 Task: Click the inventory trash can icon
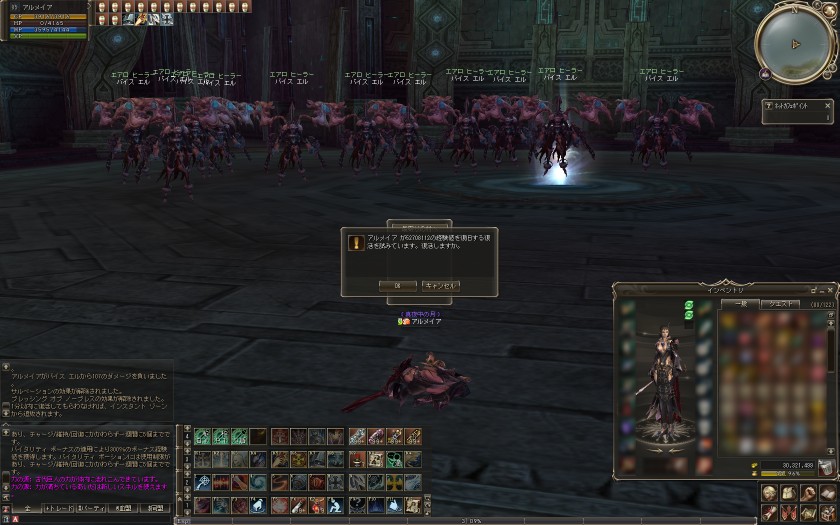tap(826, 466)
